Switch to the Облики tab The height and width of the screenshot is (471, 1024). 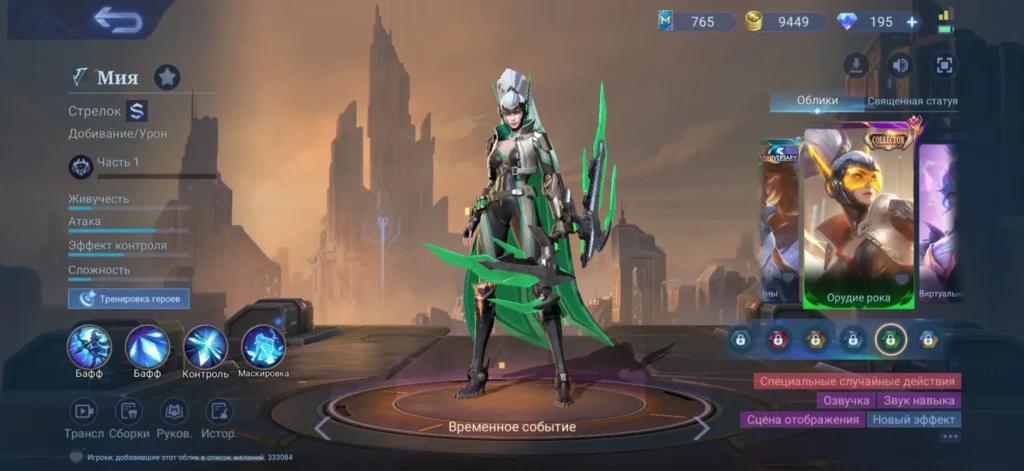pos(817,101)
